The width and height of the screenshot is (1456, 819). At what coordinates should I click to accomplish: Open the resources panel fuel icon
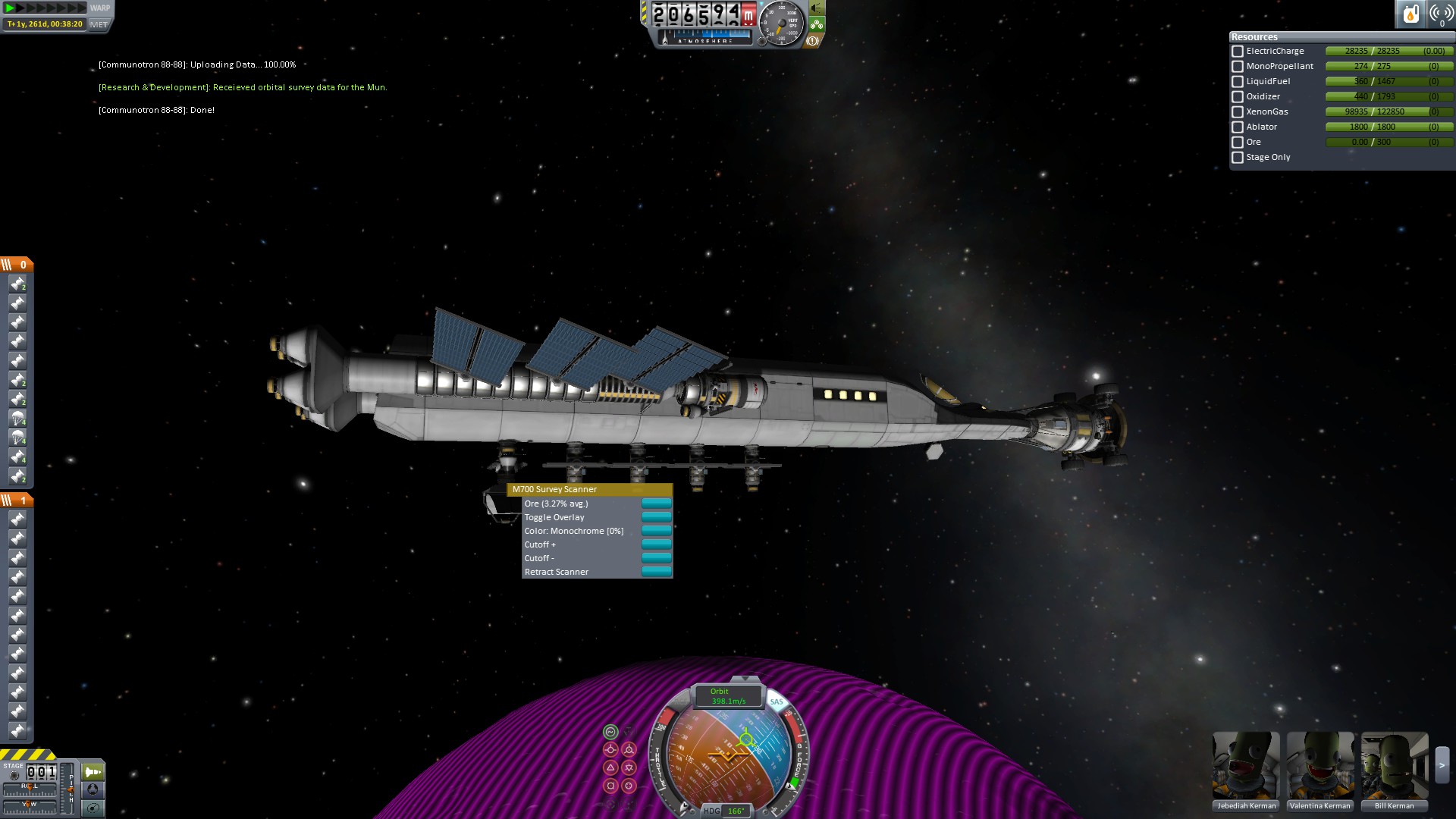(1410, 14)
